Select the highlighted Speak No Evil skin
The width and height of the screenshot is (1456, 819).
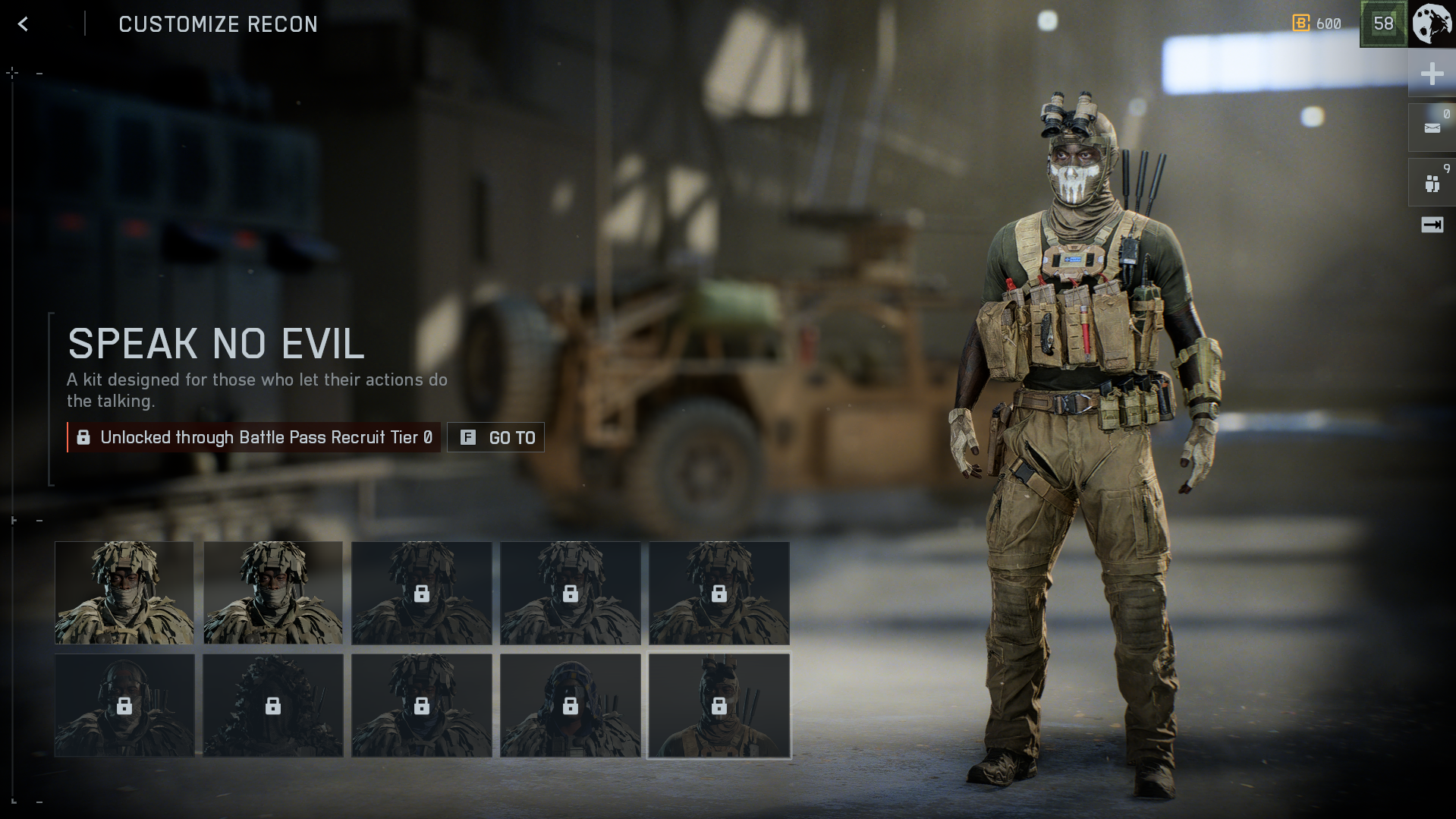click(x=719, y=706)
